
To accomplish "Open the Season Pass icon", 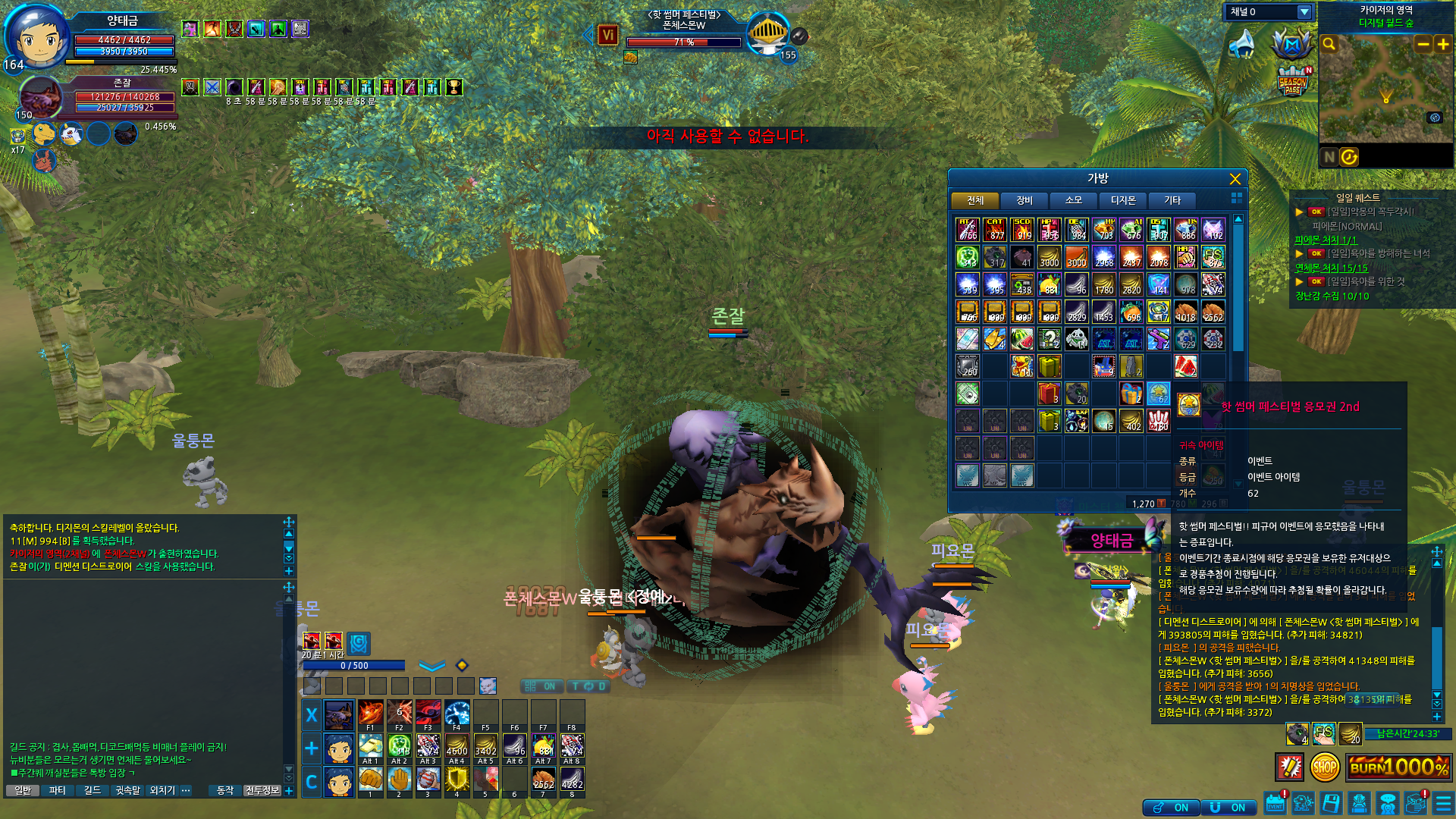I will pyautogui.click(x=1292, y=82).
